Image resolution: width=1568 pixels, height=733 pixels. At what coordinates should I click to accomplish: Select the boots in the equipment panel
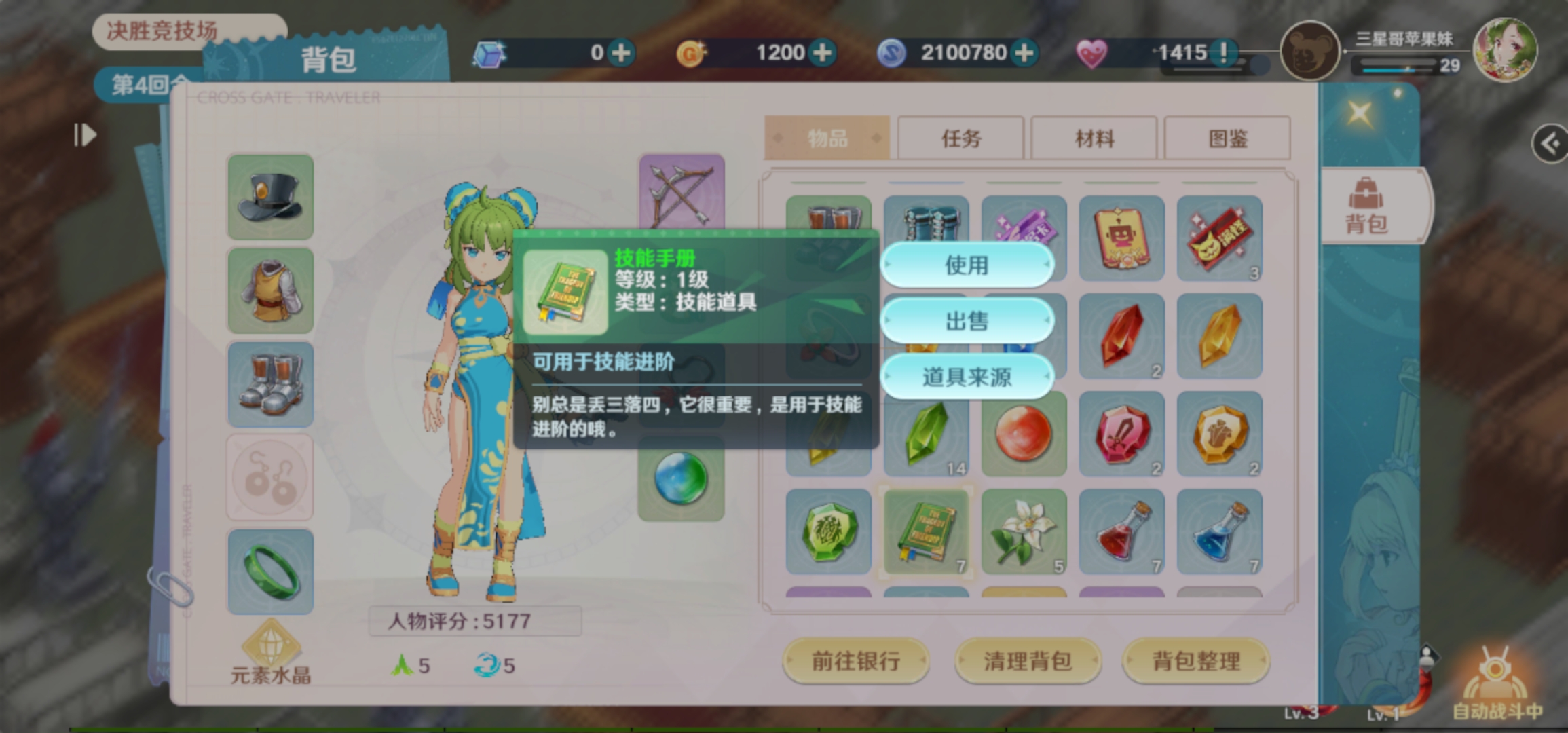pos(270,383)
